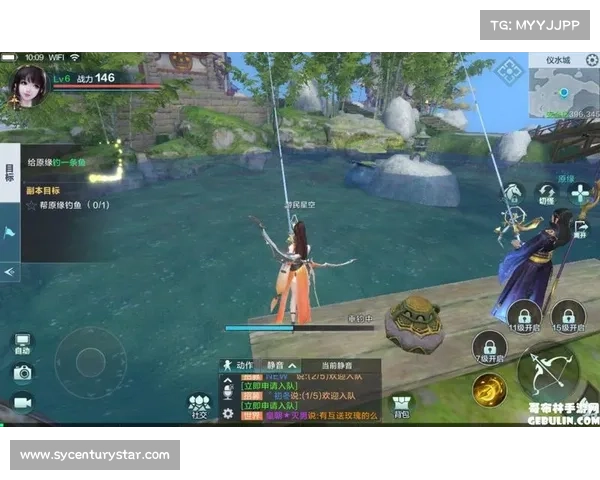Open chat settings gear icon
Screen dimensions: 600x480
[x=228, y=413]
